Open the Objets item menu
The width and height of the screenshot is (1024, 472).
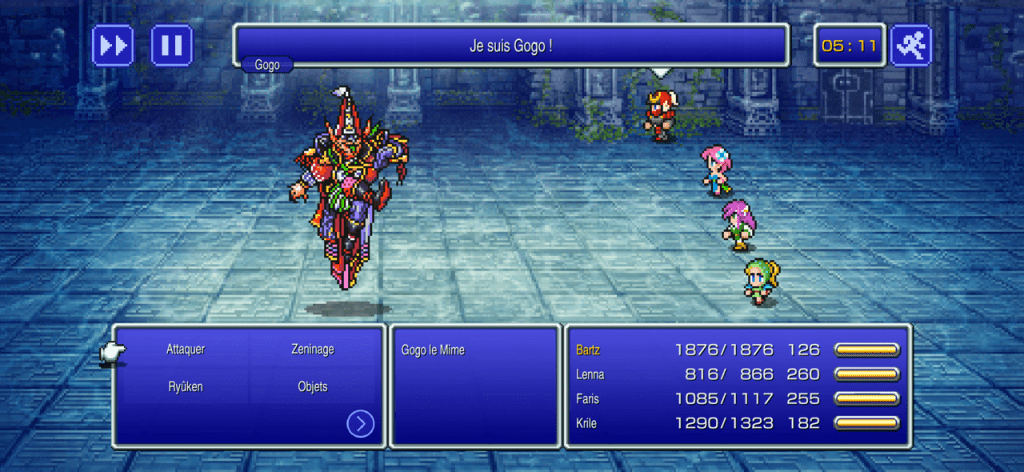pyautogui.click(x=313, y=386)
